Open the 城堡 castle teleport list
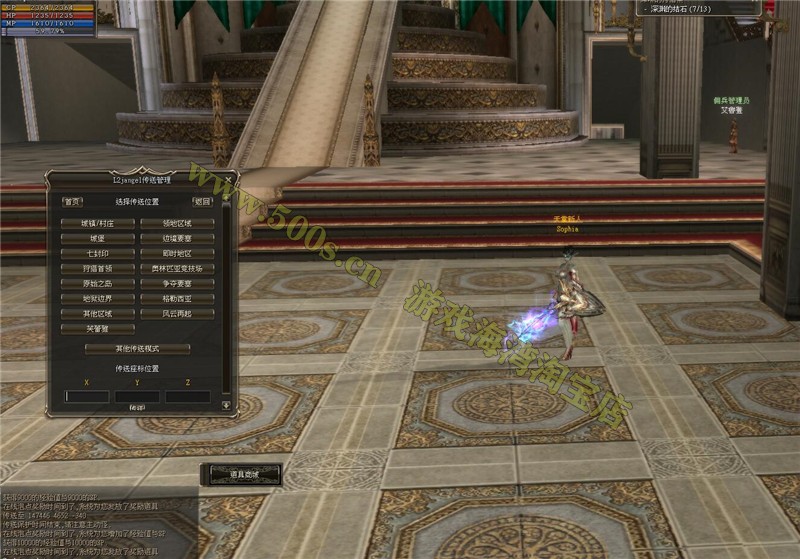The height and width of the screenshot is (559, 800). [x=97, y=239]
